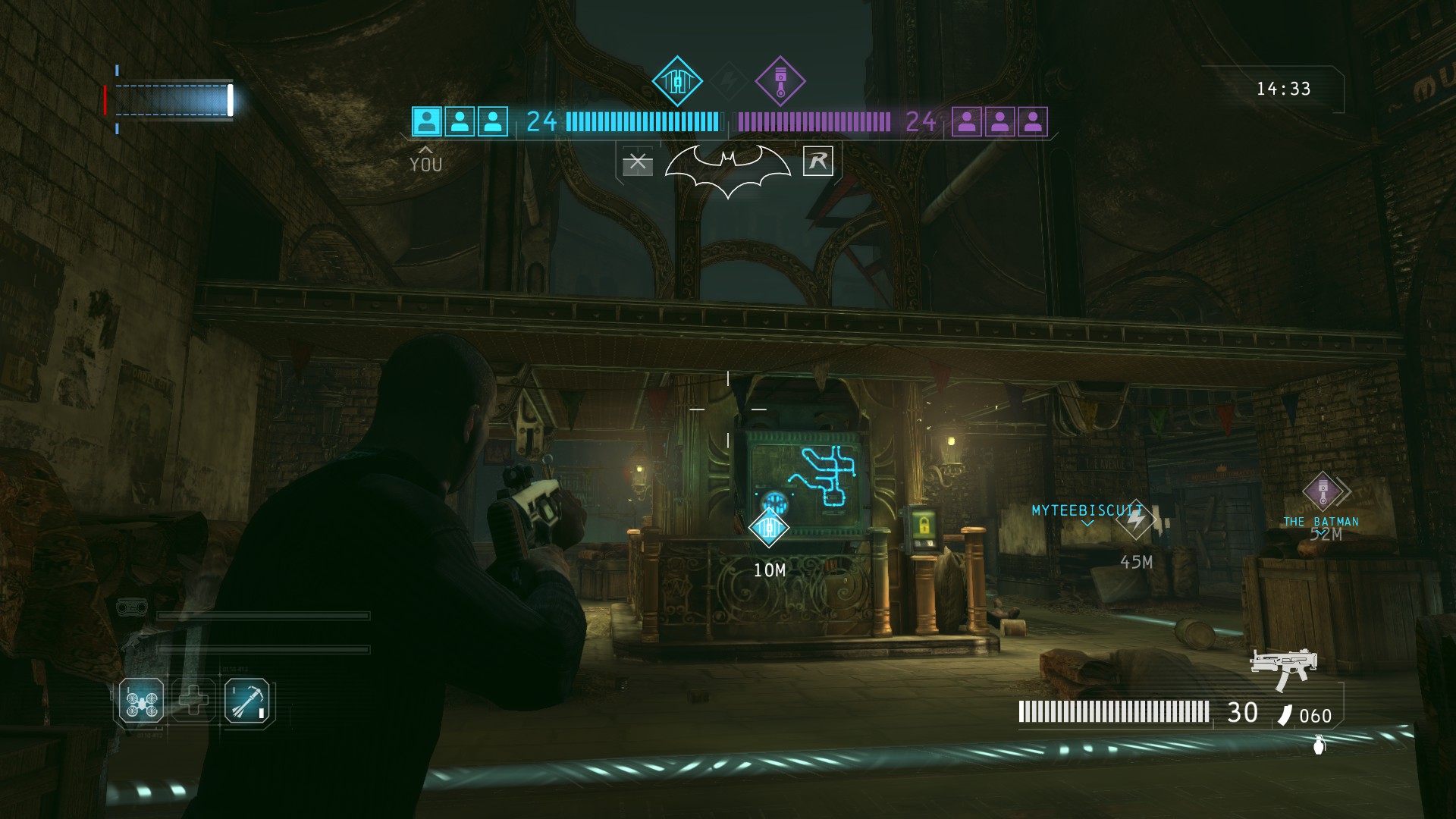1456x819 pixels.
Task: Click the lightning bolt waypoint marker at 45M
Action: 1135,520
